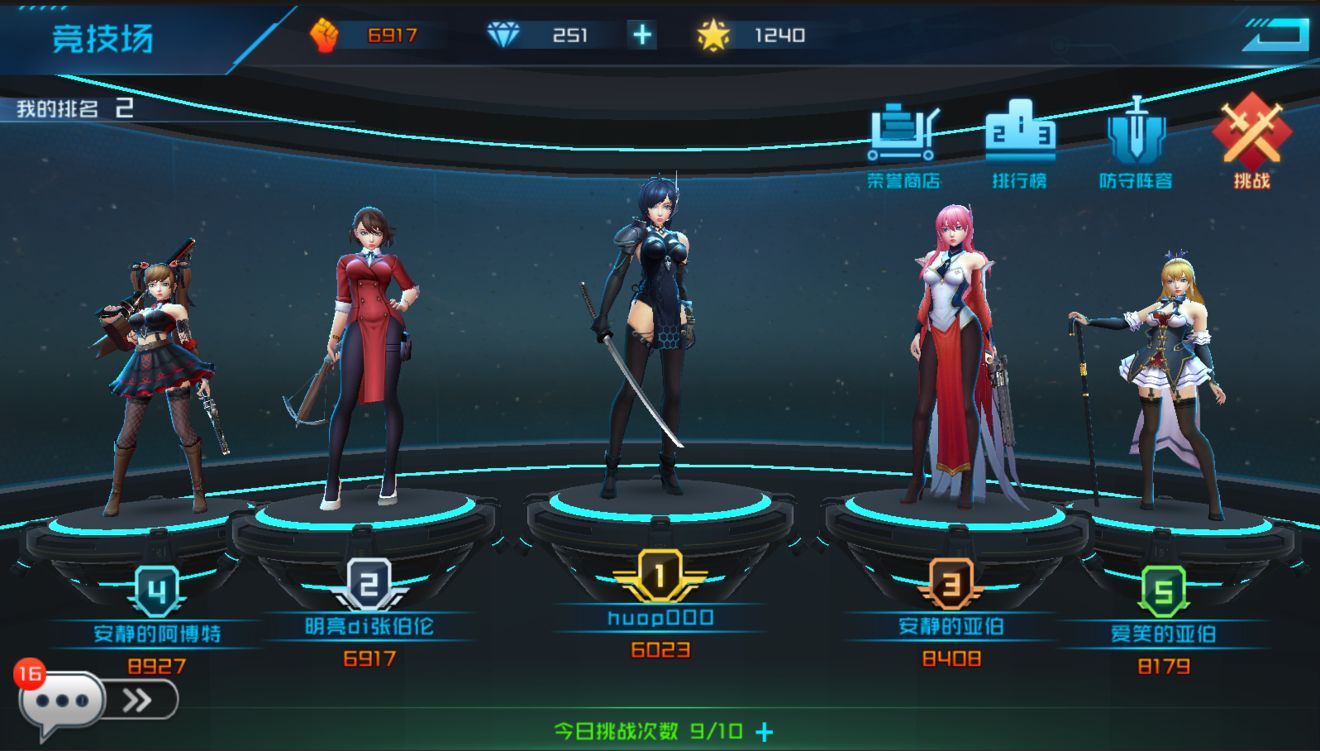Add diamonds with the plus button

[x=642, y=36]
